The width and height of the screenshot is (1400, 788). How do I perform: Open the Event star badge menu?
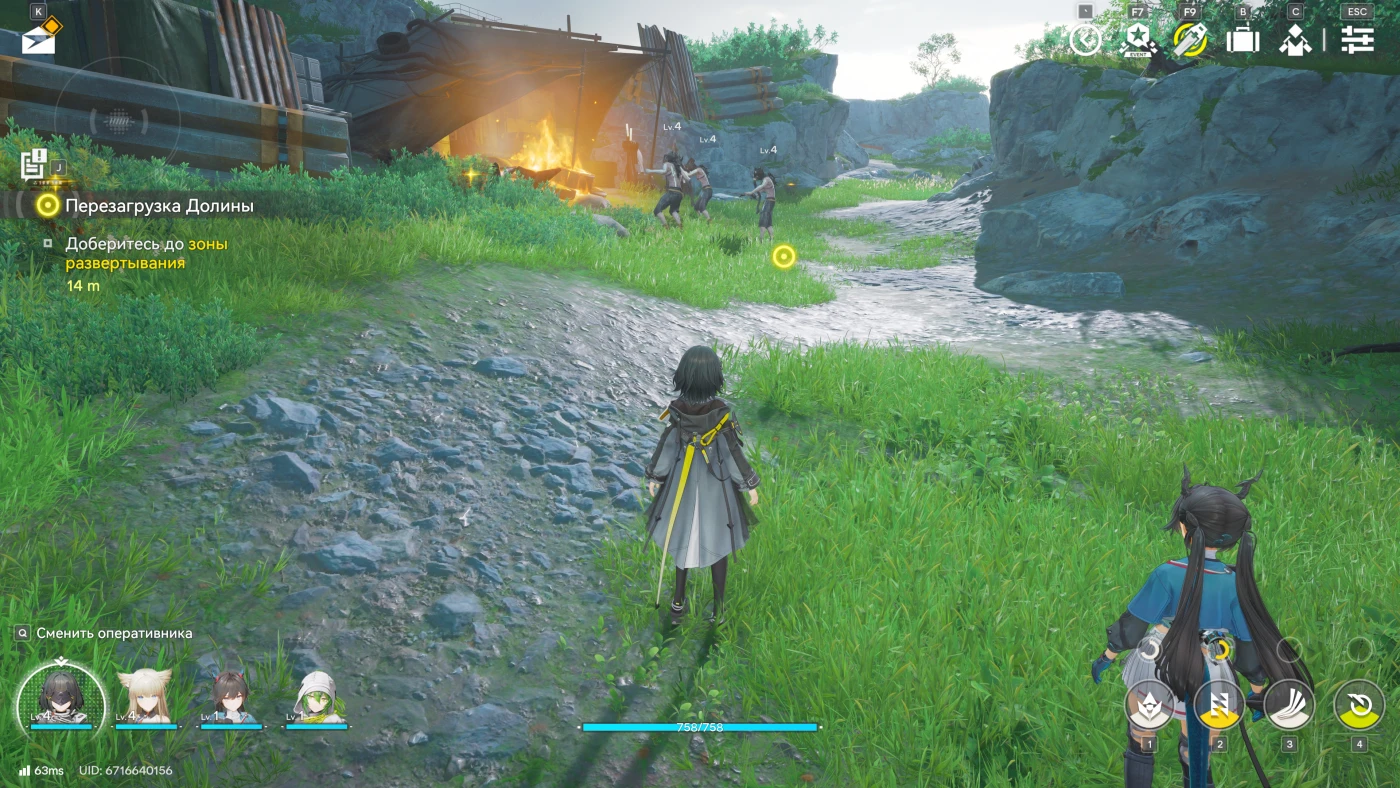1137,40
